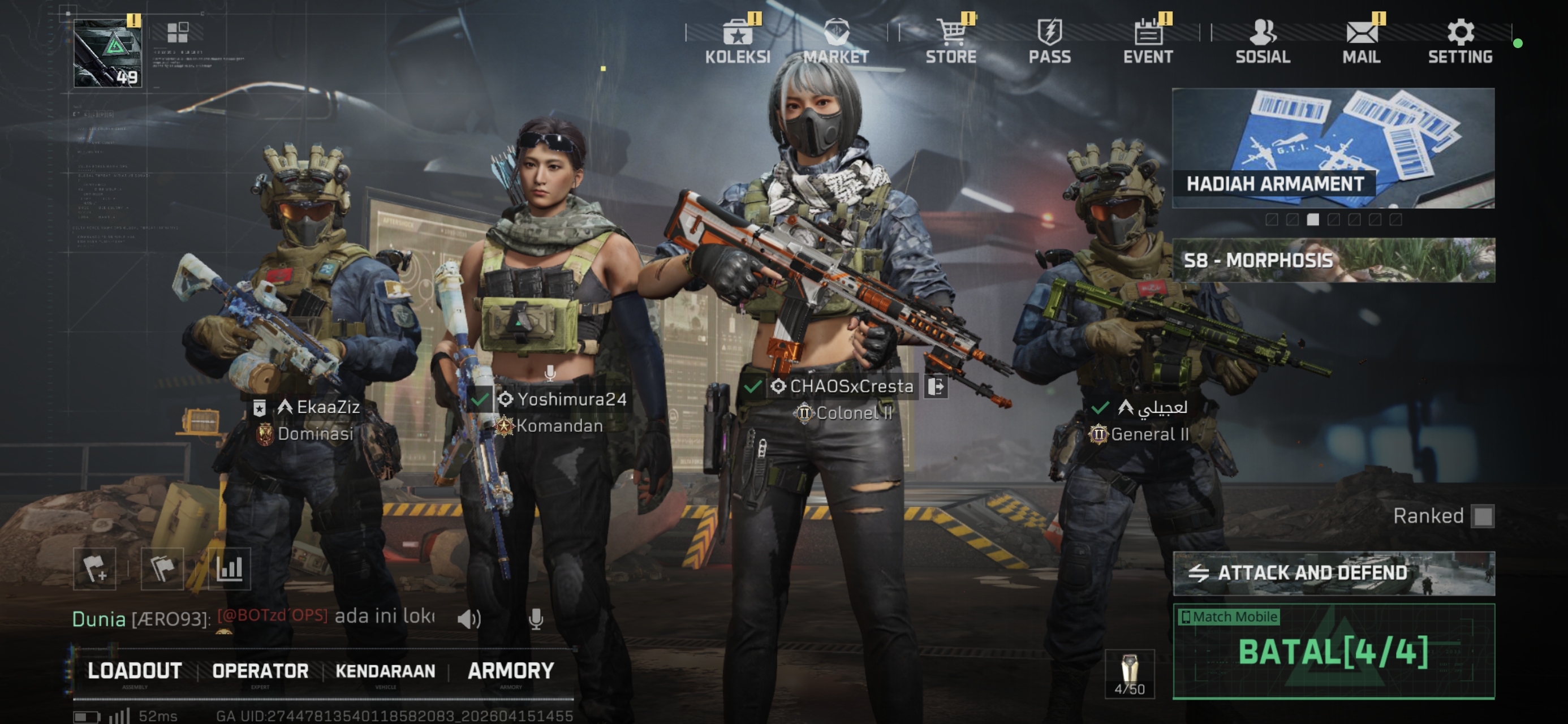This screenshot has height=724, width=1568.
Task: Check the Mail inbox
Action: [1362, 40]
